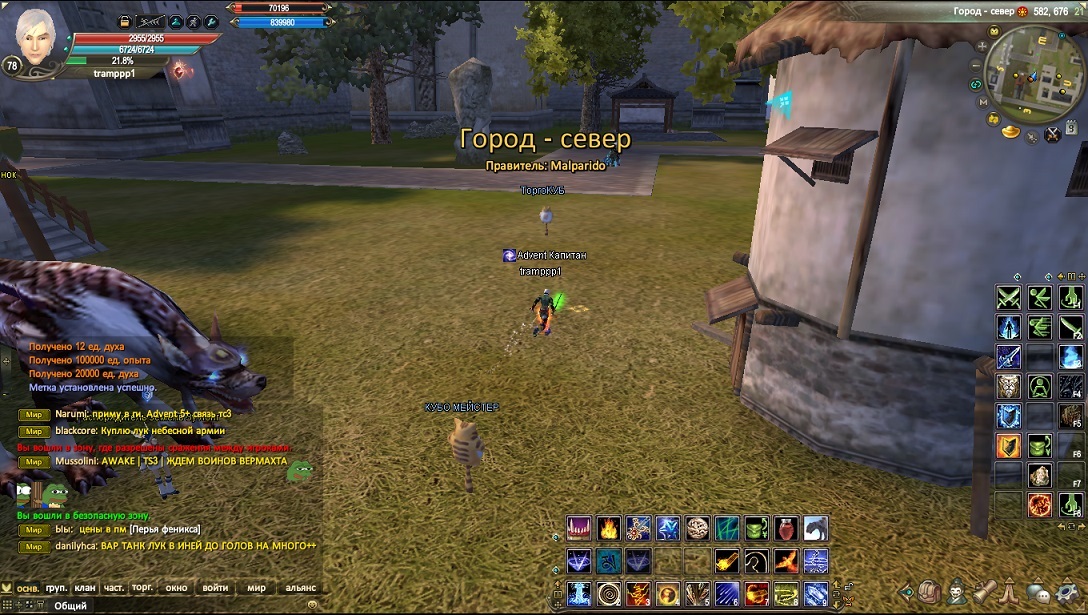The width and height of the screenshot is (1088, 615).
Task: Open the backpack inventory icon
Action: pos(931,591)
